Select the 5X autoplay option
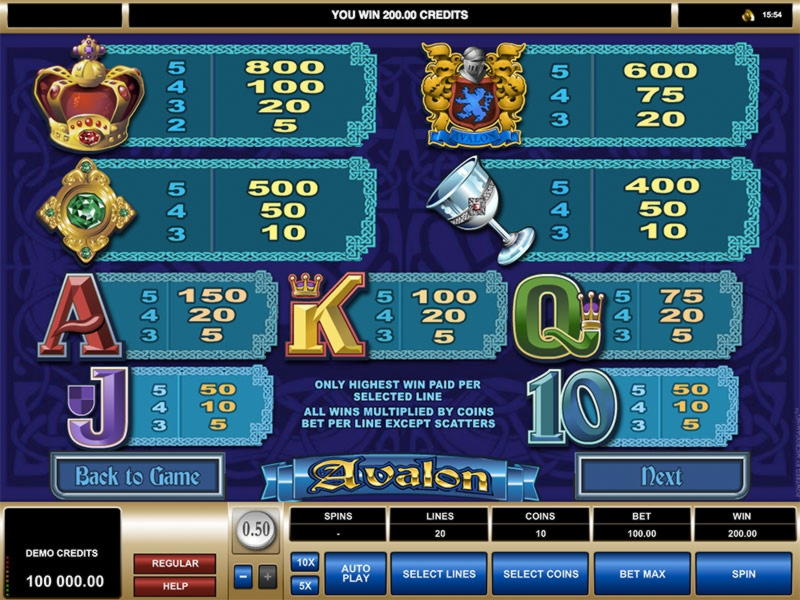800x600 pixels. coord(304,585)
